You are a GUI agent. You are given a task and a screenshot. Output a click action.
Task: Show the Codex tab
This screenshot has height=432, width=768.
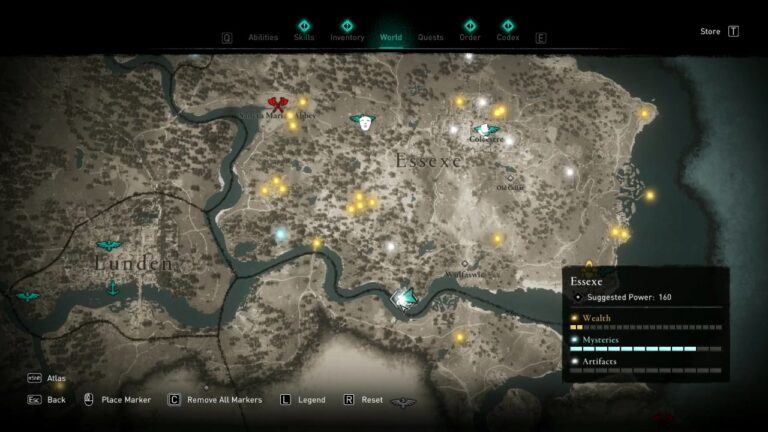(508, 37)
